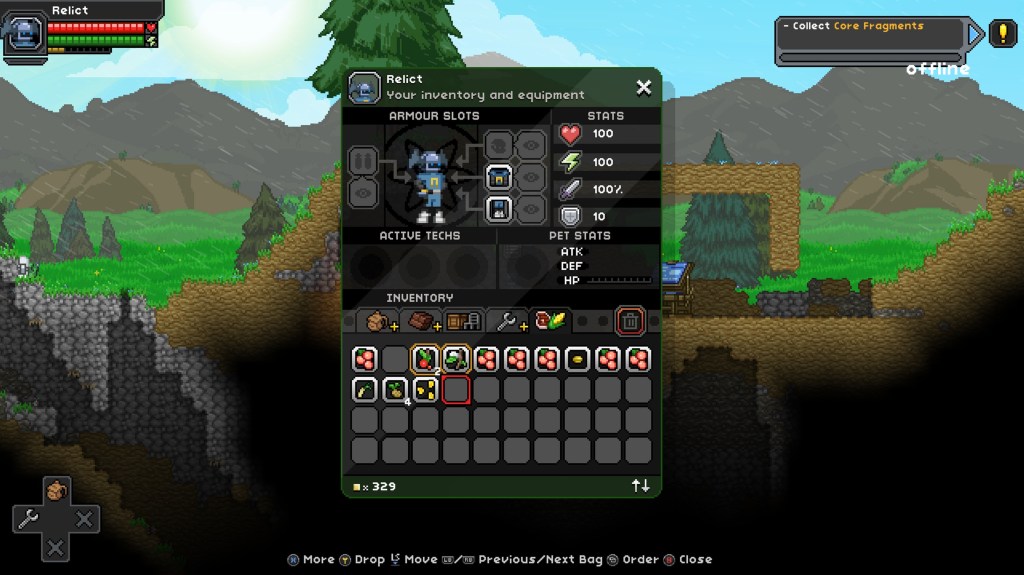Close the inventory window
The height and width of the screenshot is (575, 1024).
tap(644, 88)
